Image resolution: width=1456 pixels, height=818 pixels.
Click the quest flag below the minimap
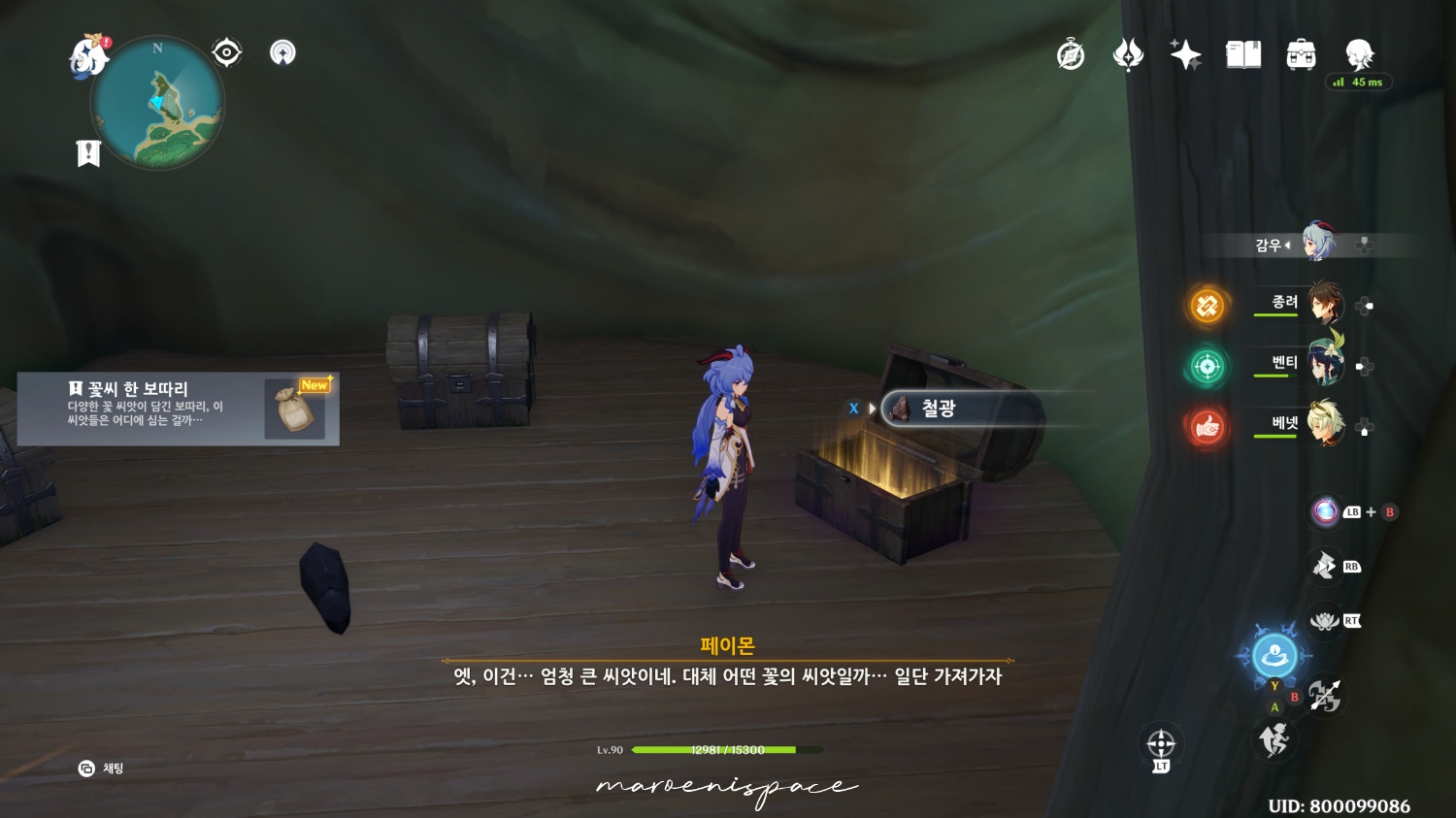pos(88,151)
